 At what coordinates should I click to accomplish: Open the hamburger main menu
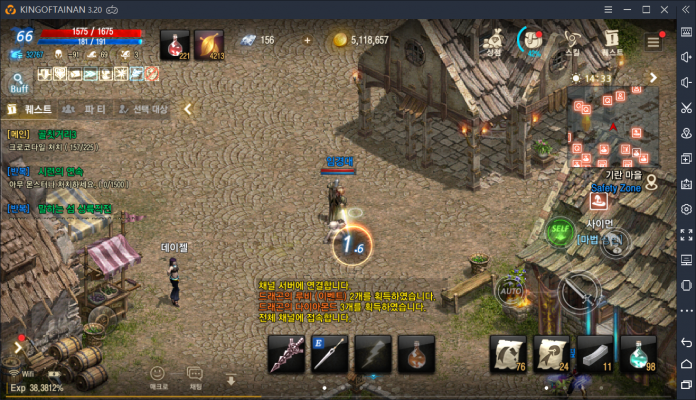(653, 42)
